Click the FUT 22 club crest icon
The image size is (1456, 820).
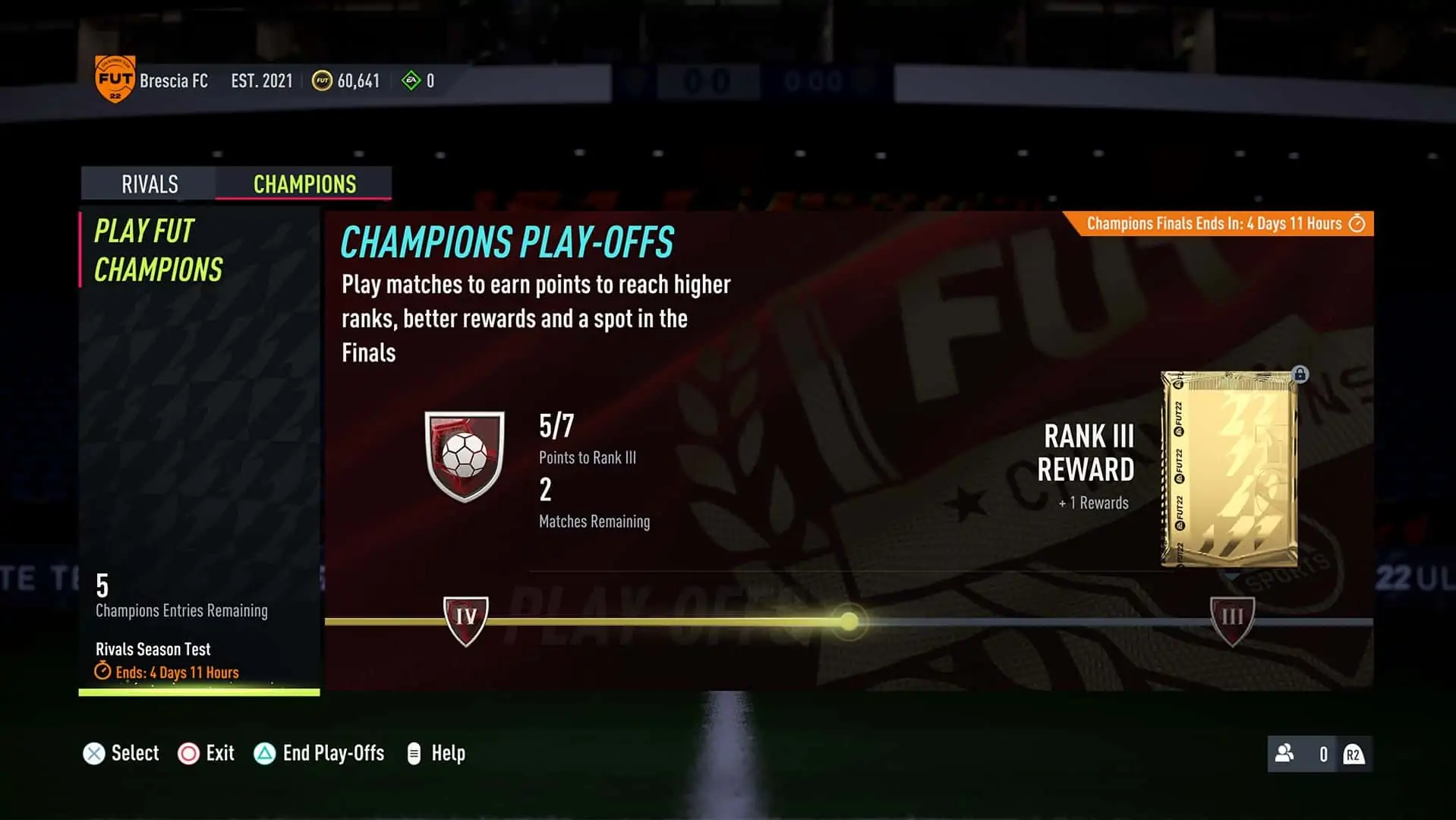pyautogui.click(x=114, y=78)
